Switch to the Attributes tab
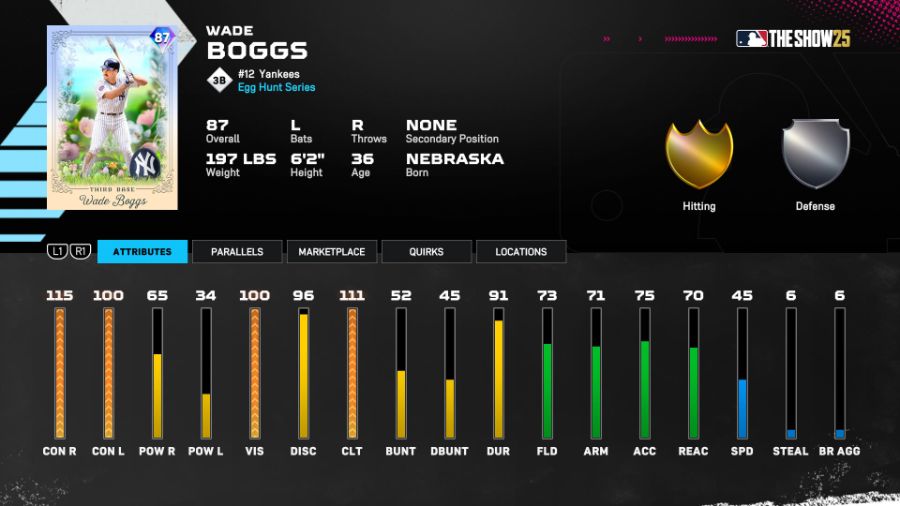 click(142, 252)
